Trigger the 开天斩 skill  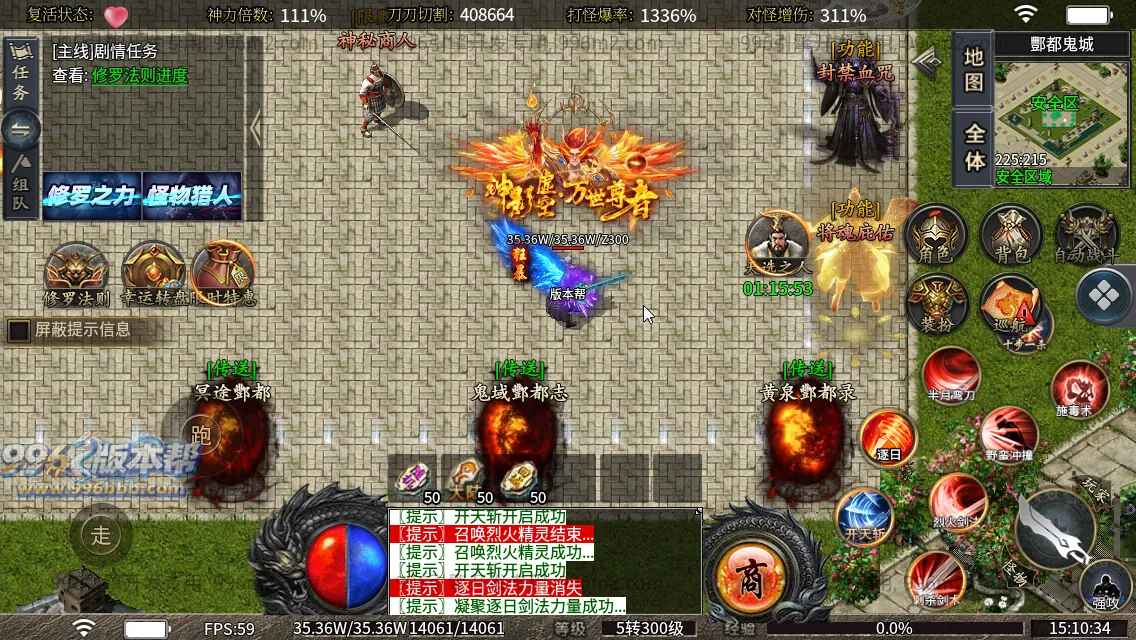(863, 516)
